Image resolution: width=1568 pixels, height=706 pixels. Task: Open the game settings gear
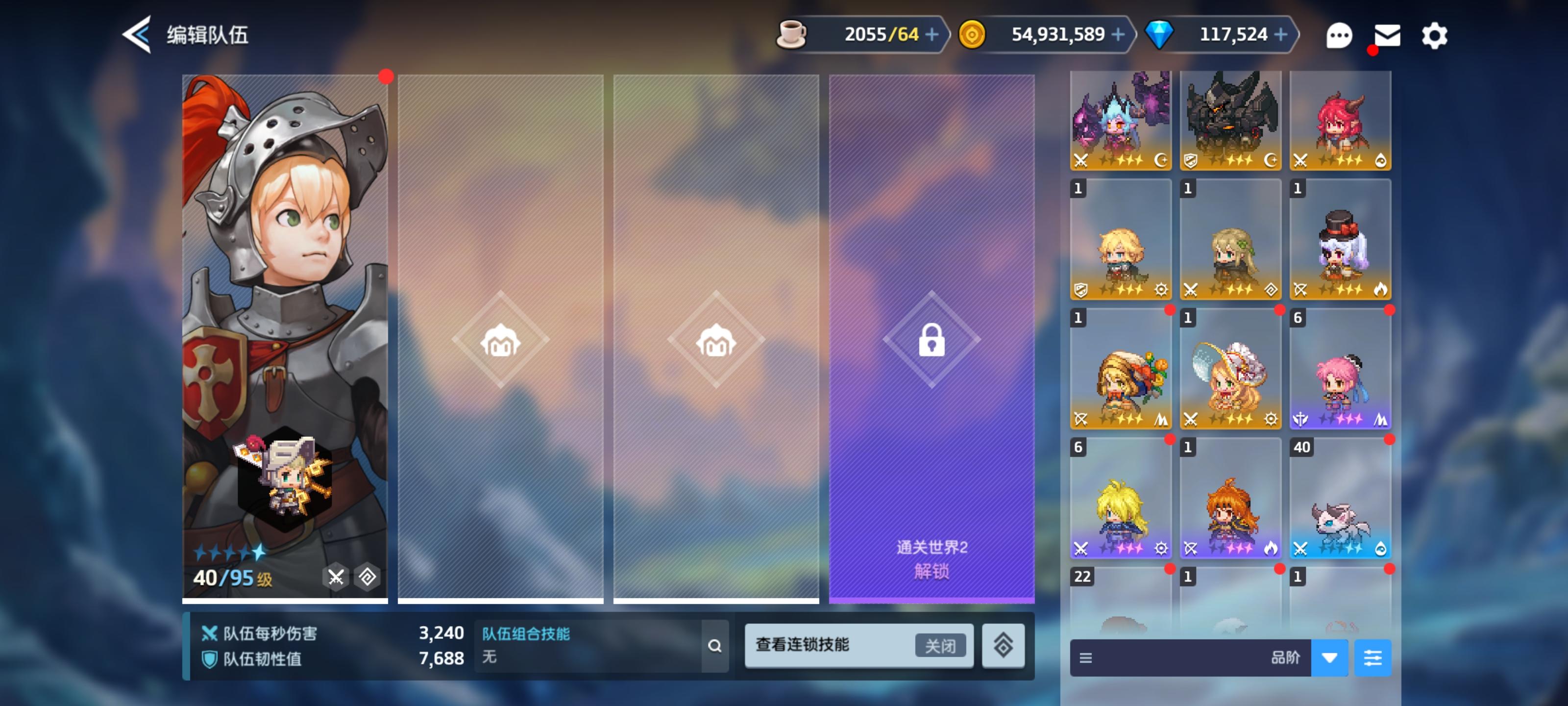[1434, 35]
